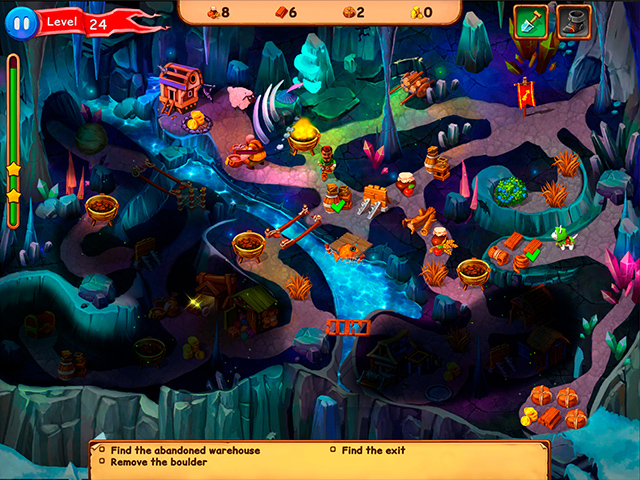The height and width of the screenshot is (480, 640).
Task: Activate the speed boot bonus
Action: 571,20
